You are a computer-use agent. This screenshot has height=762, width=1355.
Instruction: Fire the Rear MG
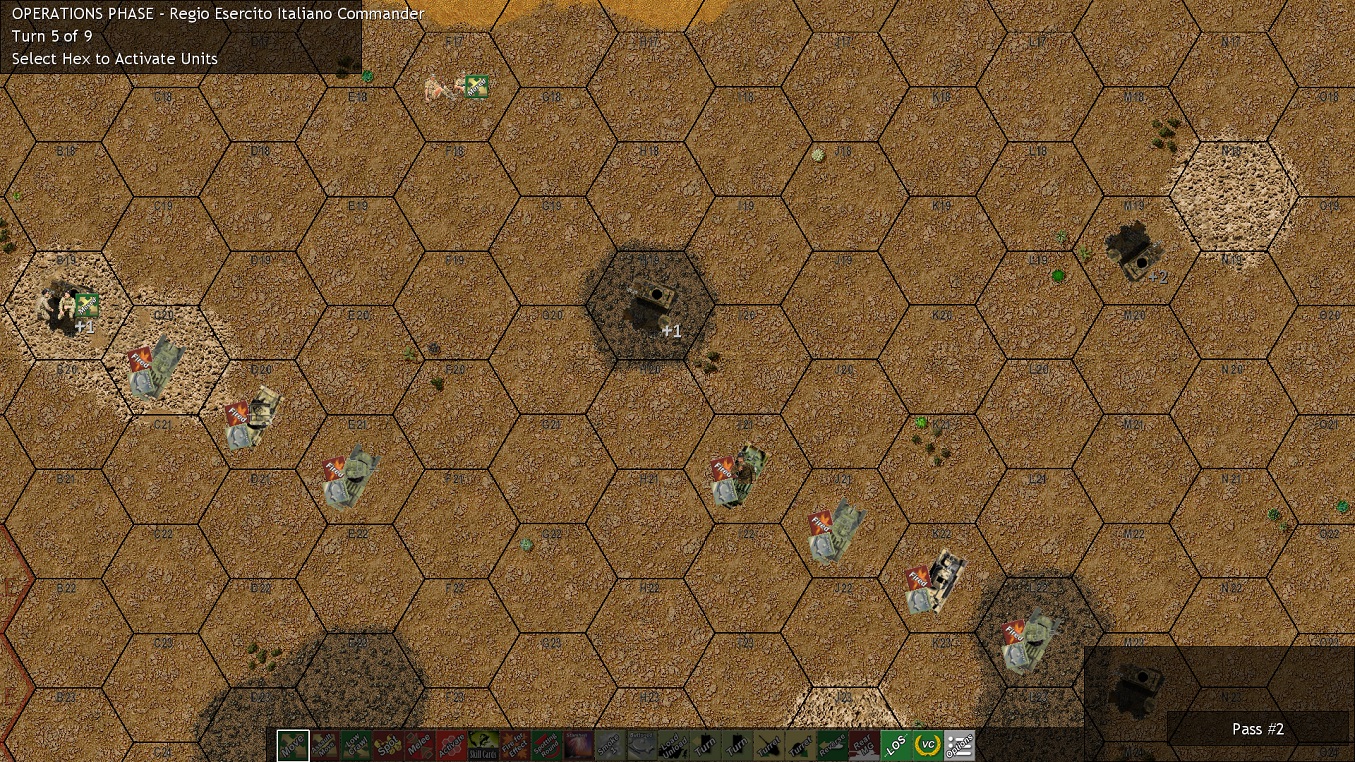click(x=866, y=745)
